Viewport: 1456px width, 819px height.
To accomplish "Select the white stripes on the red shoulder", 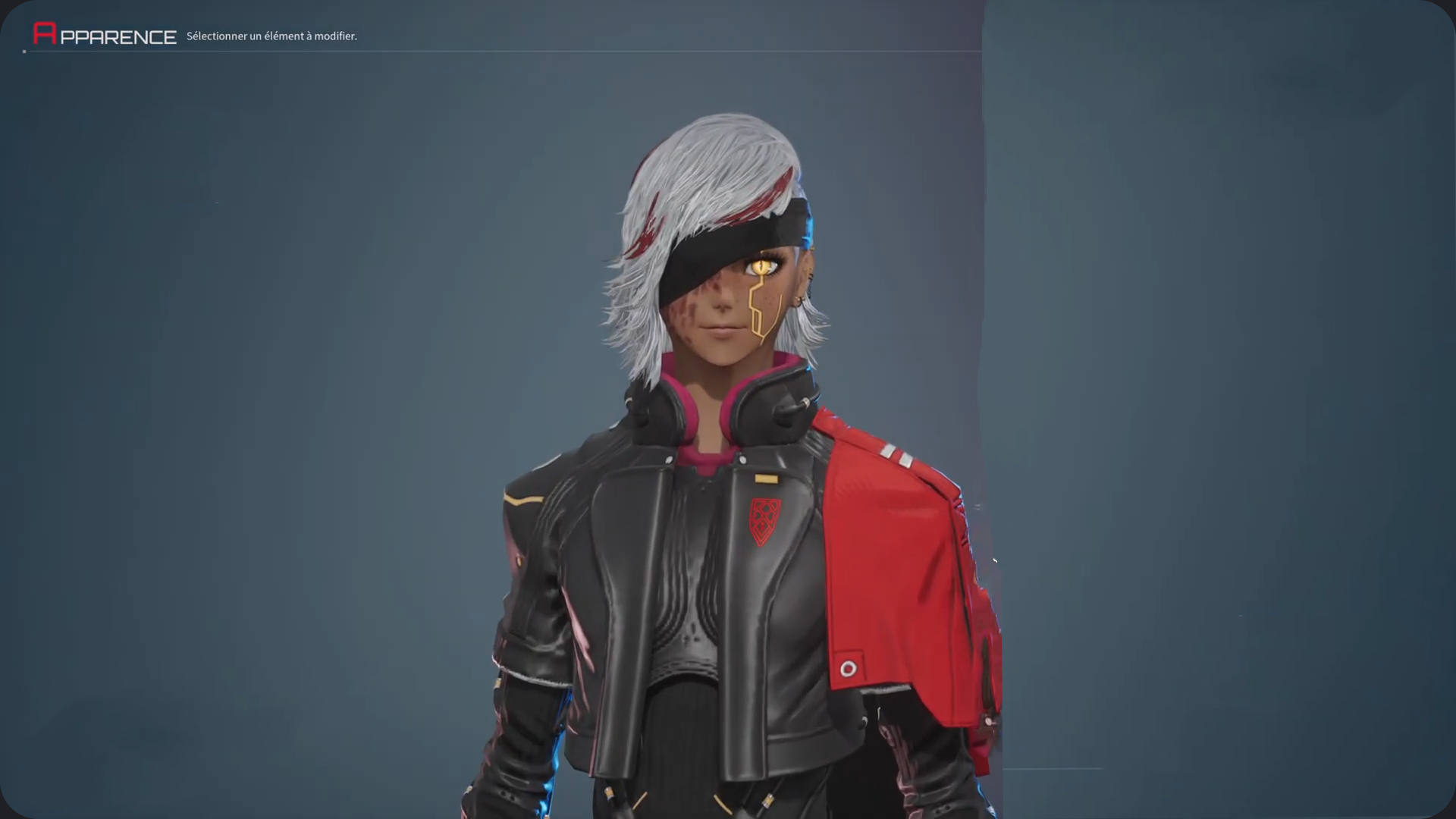I will pos(897,455).
